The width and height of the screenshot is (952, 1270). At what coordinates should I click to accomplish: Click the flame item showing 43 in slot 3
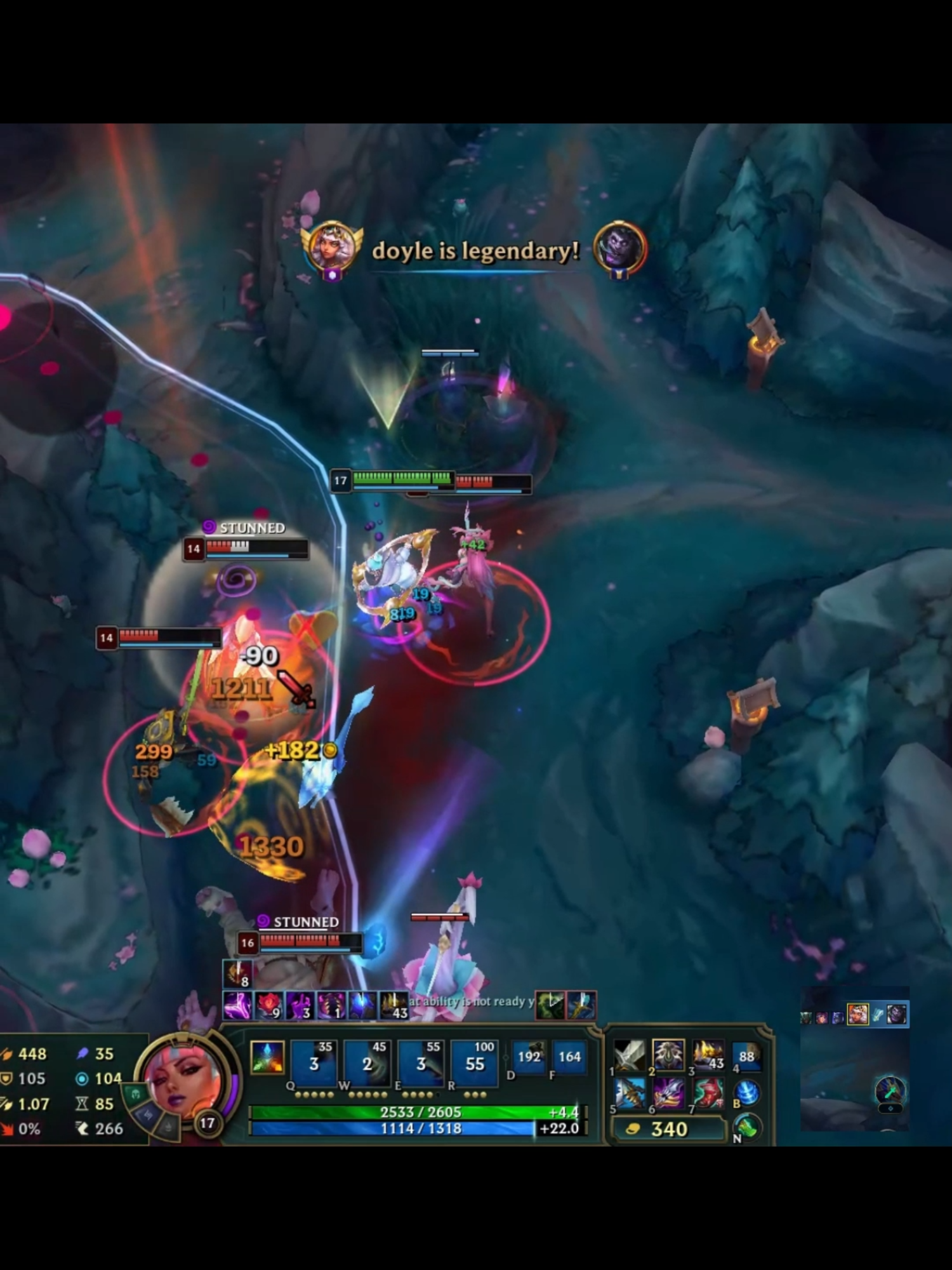click(x=708, y=1054)
